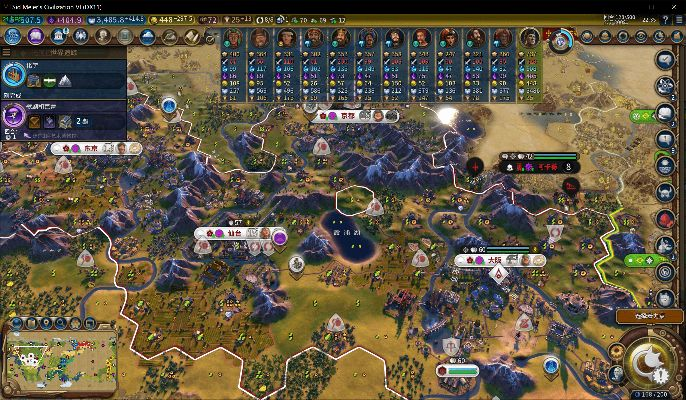686x400 pixels.
Task: Click the next turn action button
Action: 648,359
